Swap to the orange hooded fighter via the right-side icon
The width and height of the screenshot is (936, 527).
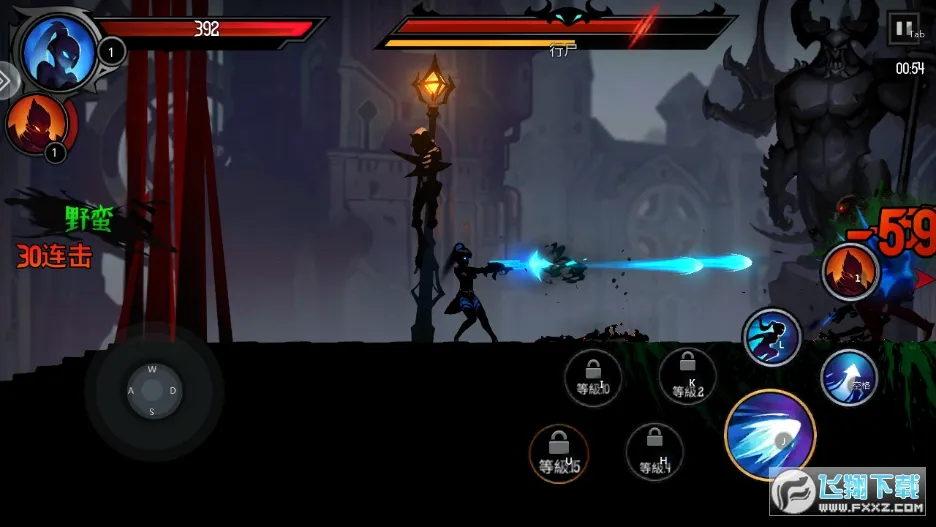coord(850,270)
